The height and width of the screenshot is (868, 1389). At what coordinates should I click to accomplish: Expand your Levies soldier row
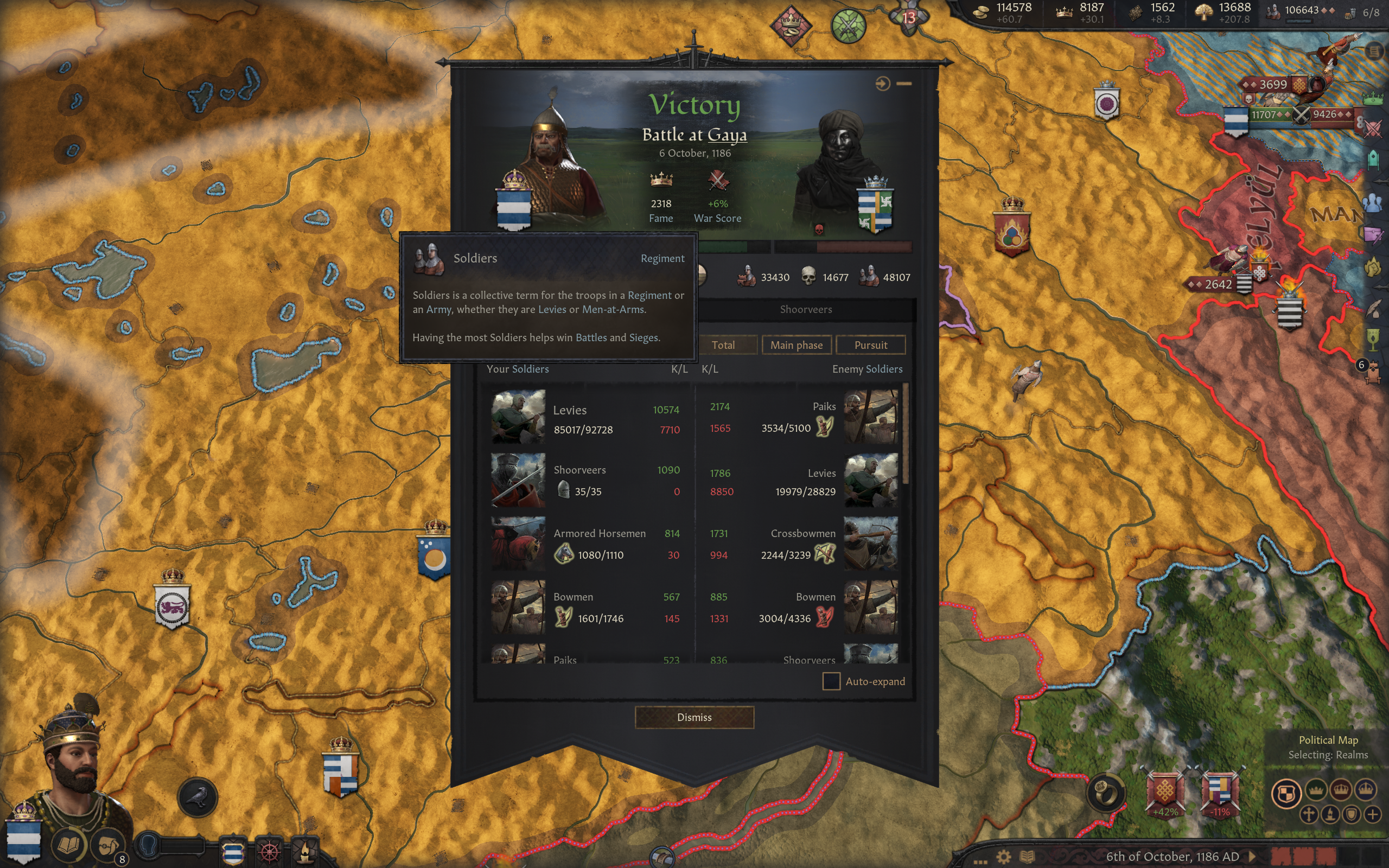click(587, 418)
